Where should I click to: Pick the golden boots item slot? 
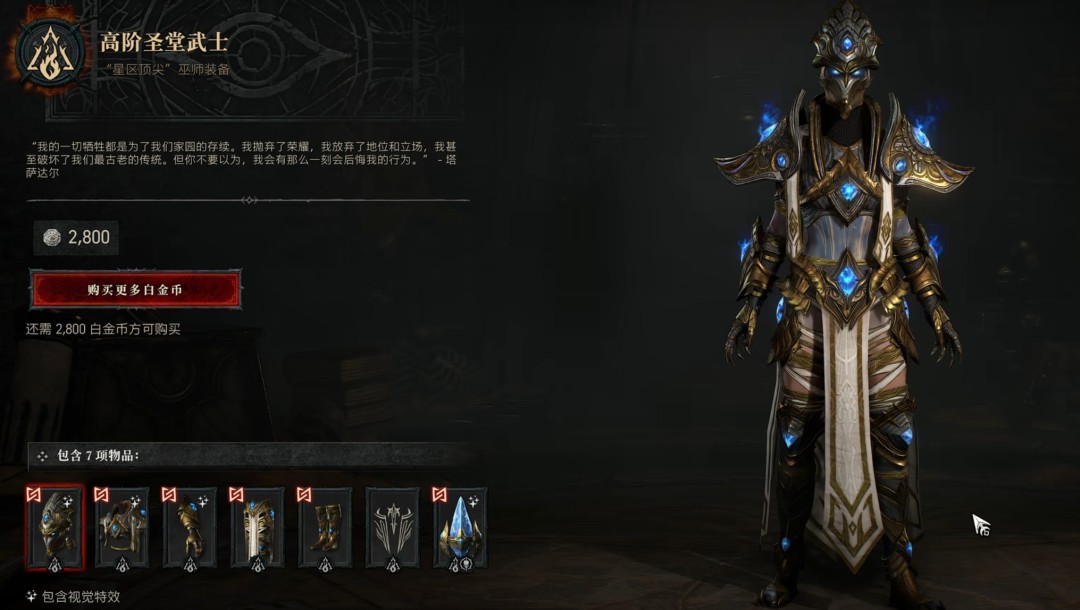tap(325, 527)
